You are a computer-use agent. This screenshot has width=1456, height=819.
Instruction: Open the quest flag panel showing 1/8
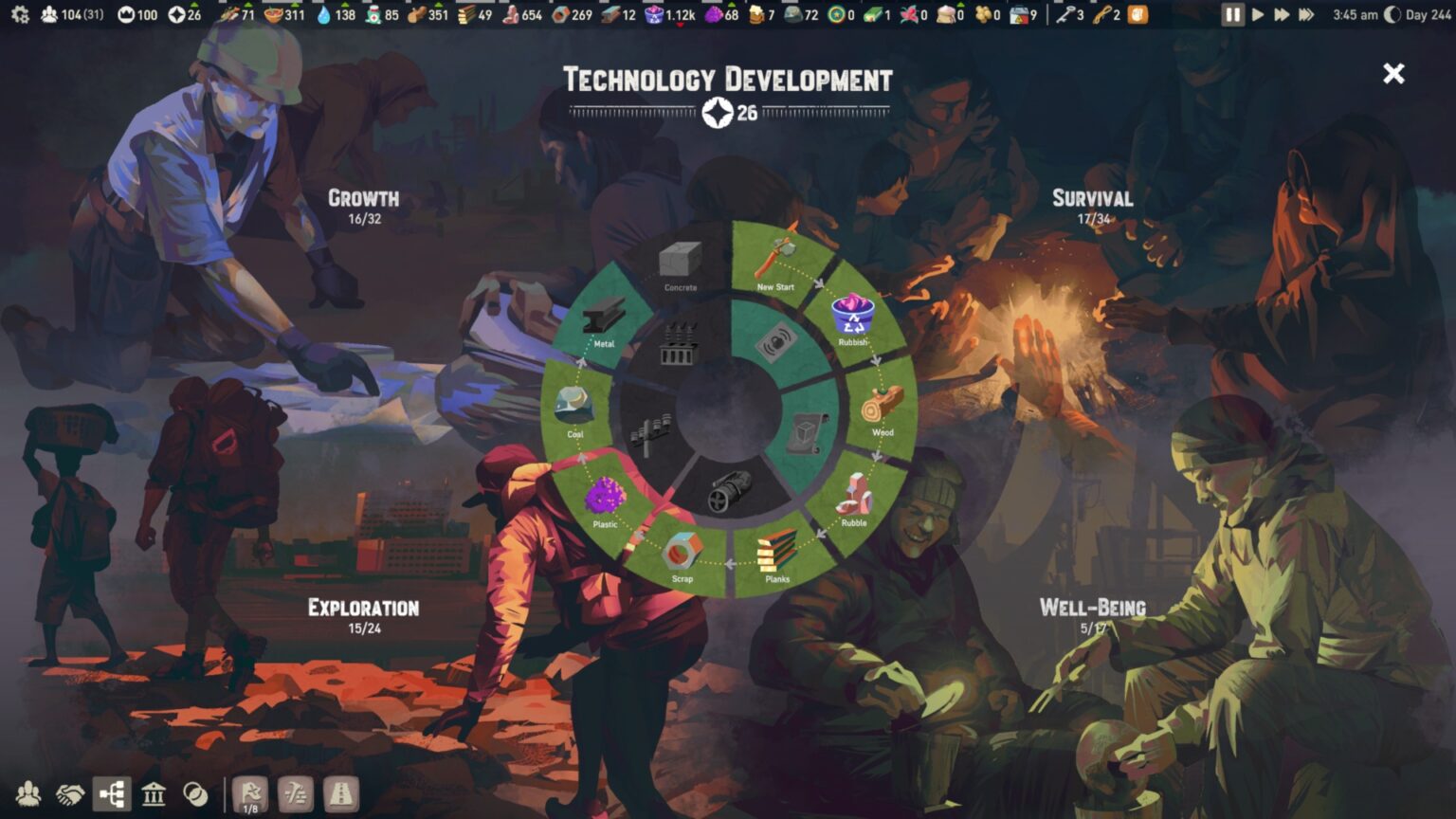[249, 794]
